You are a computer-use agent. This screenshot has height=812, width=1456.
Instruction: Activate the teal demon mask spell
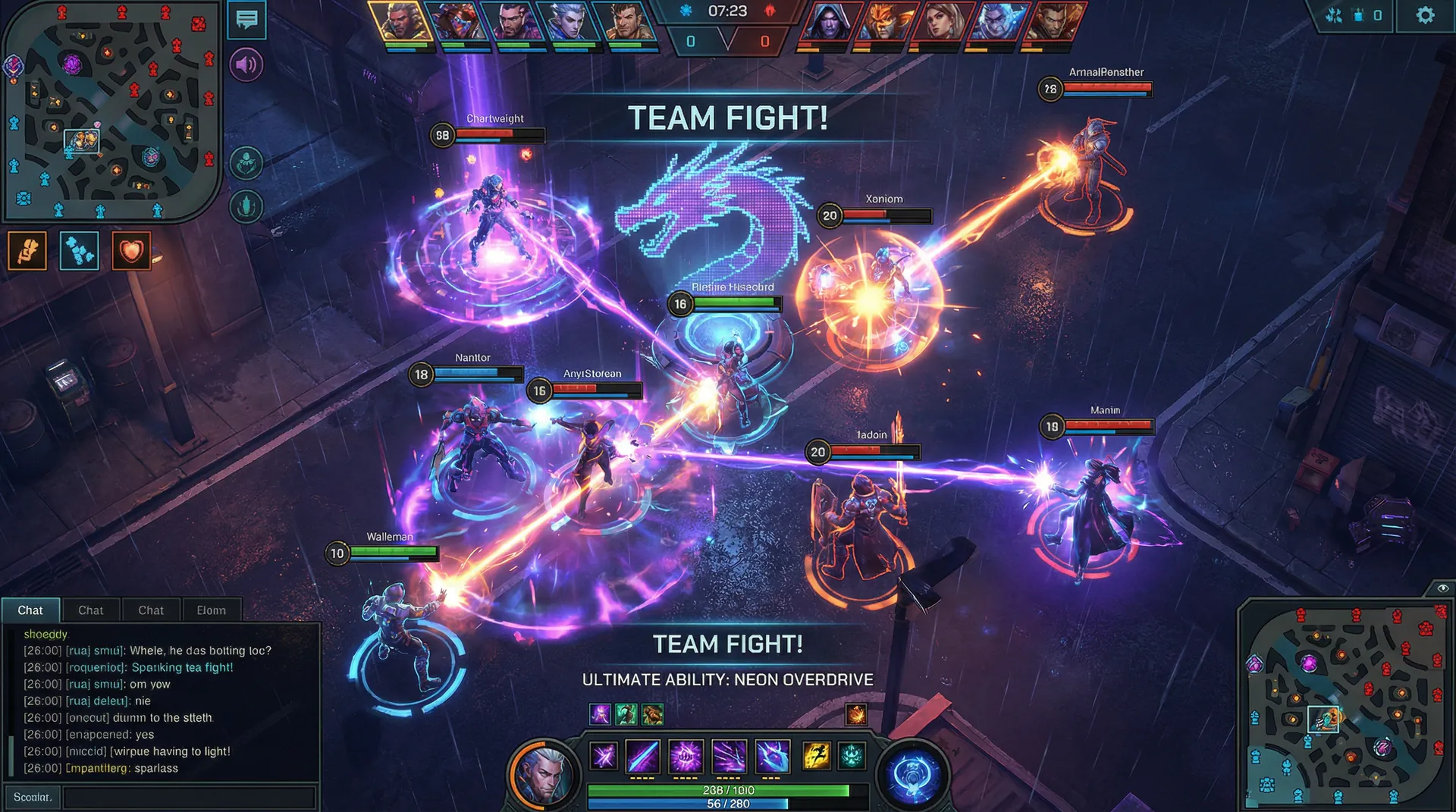(852, 756)
